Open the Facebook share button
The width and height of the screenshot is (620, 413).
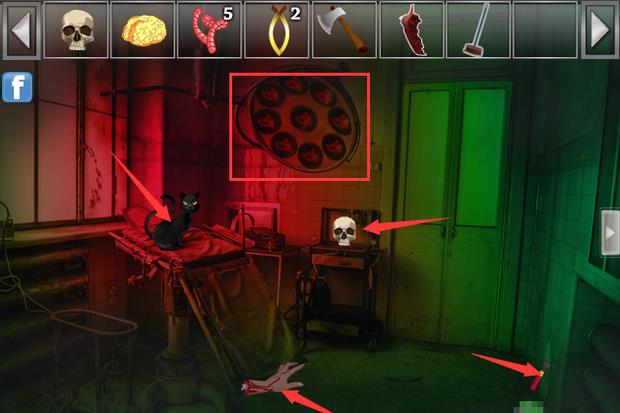coord(17,87)
